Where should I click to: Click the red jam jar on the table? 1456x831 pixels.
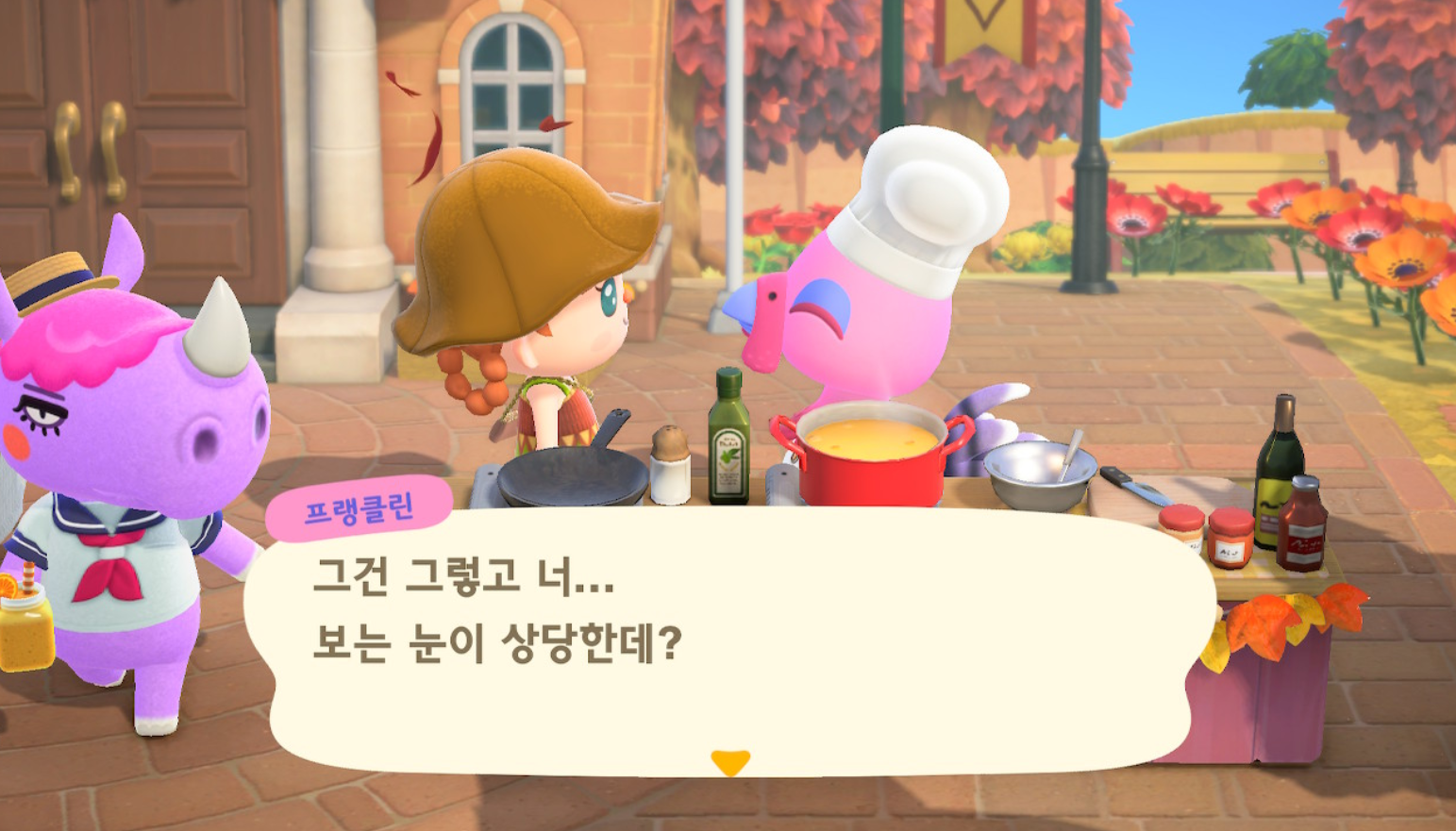(x=1231, y=538)
